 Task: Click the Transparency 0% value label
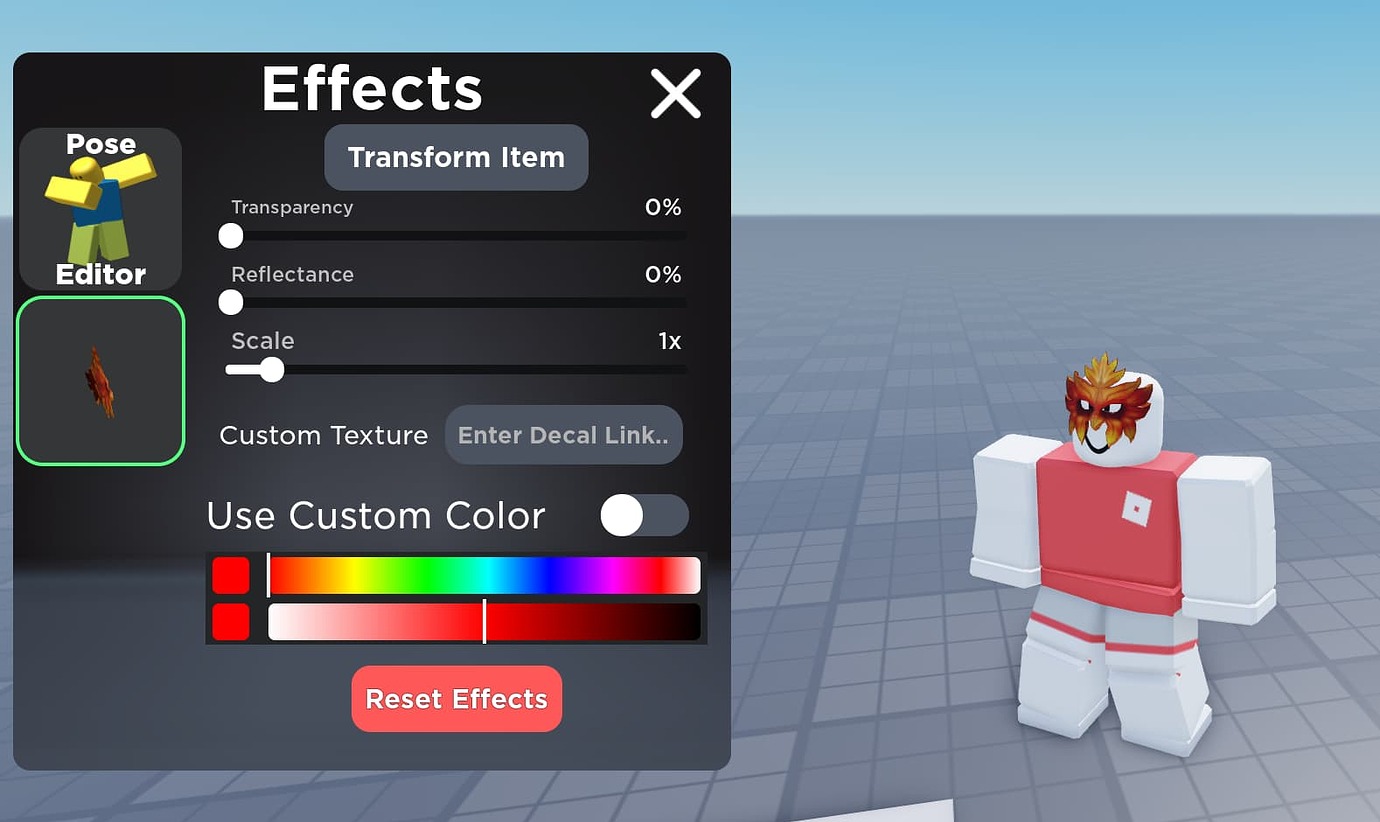click(x=663, y=207)
